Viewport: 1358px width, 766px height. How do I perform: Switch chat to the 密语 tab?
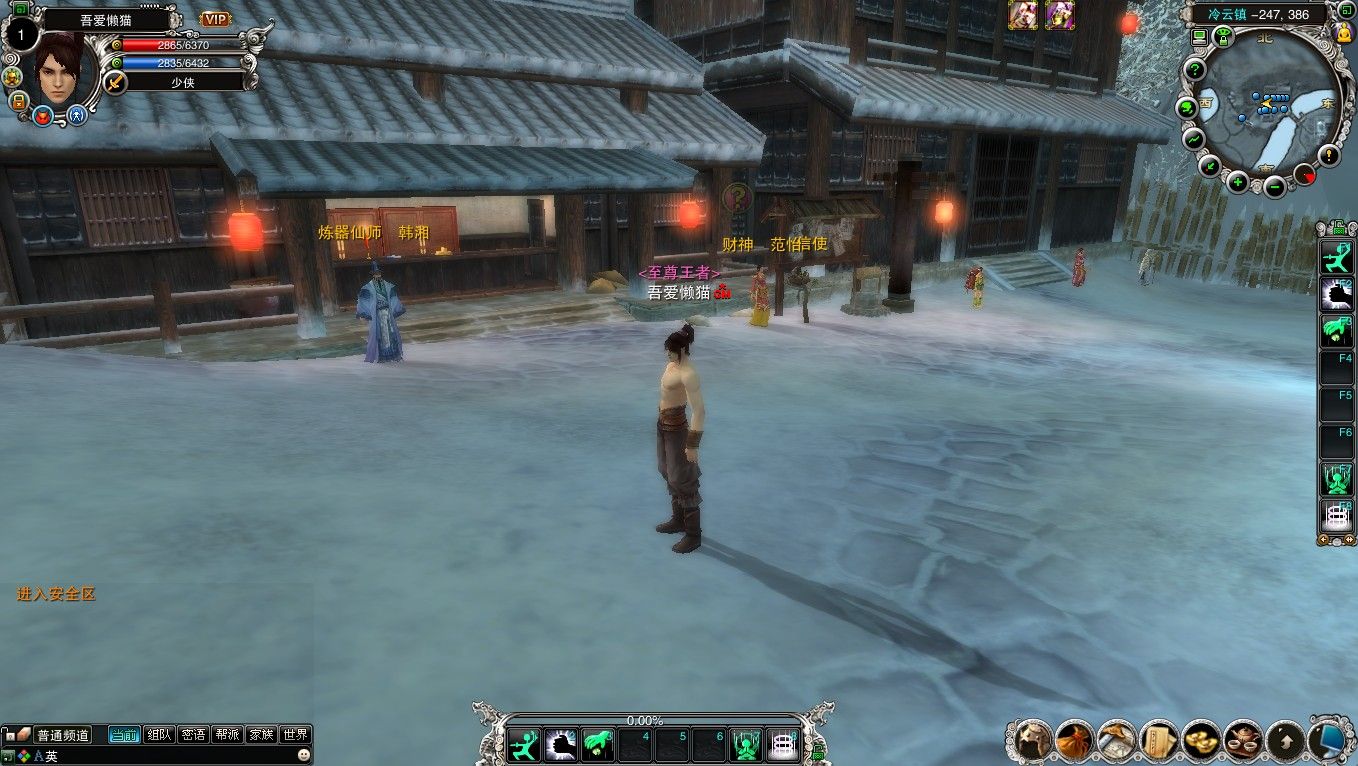(x=193, y=735)
